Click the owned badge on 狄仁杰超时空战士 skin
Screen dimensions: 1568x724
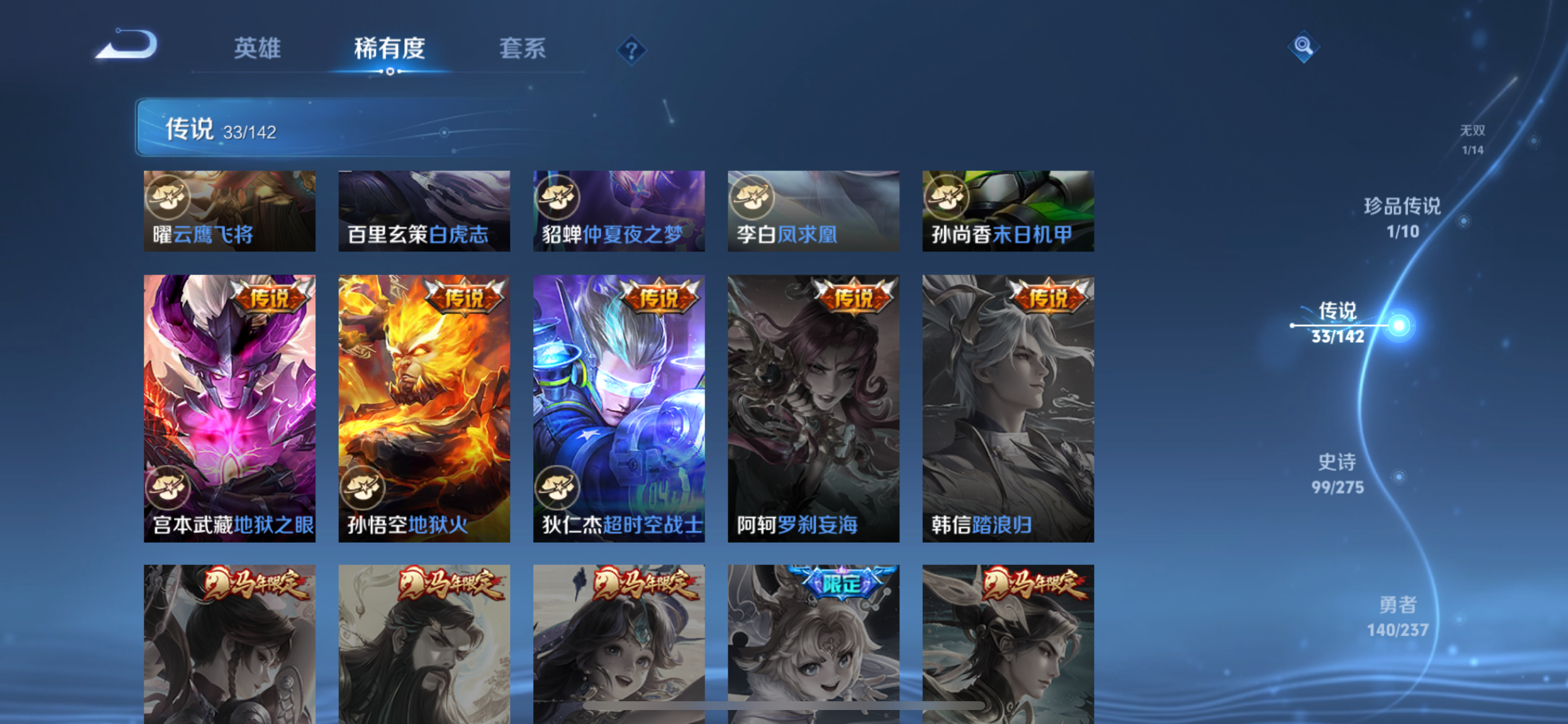tap(558, 487)
